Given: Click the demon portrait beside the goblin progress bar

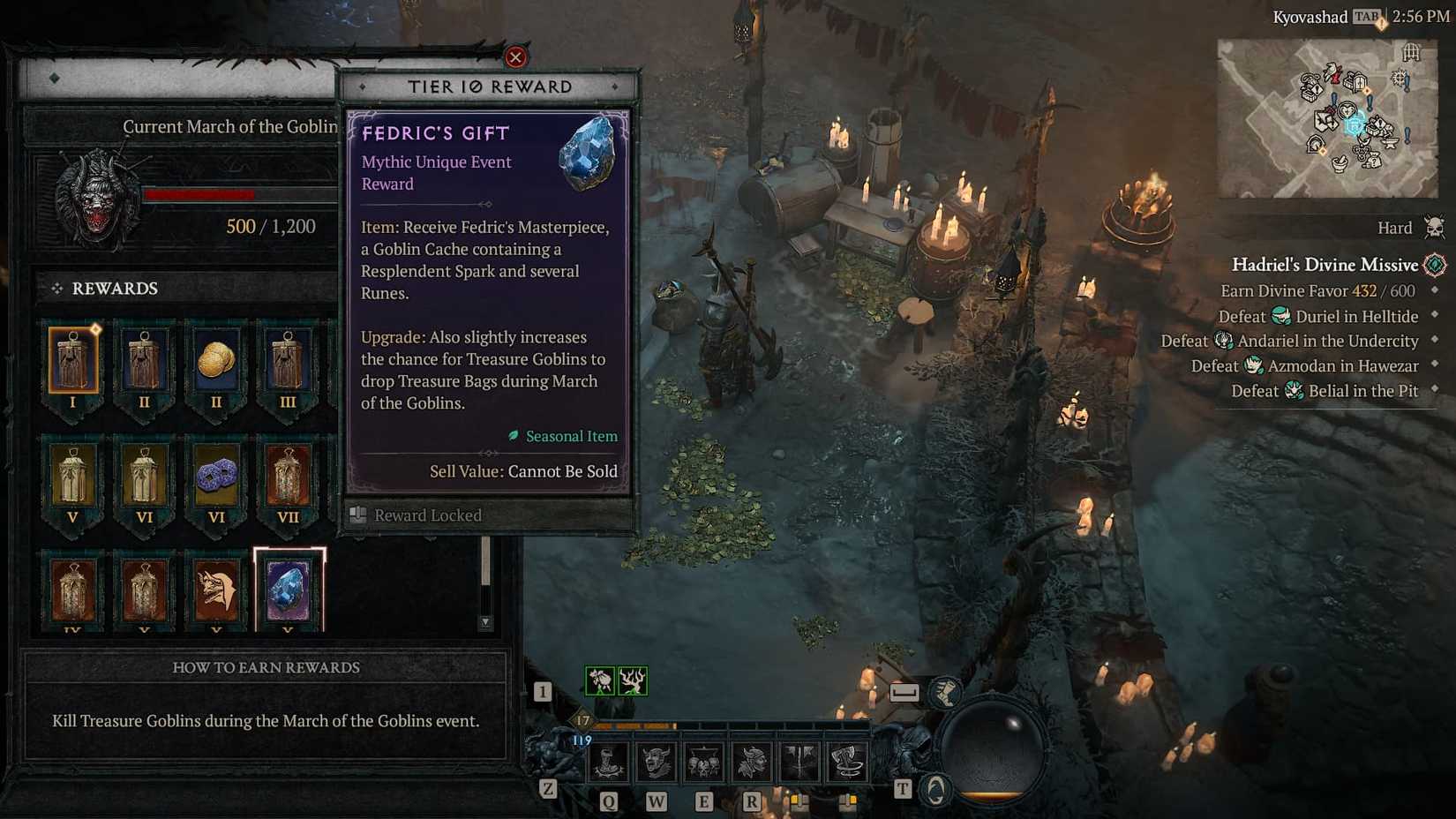Looking at the screenshot, I should (x=93, y=196).
